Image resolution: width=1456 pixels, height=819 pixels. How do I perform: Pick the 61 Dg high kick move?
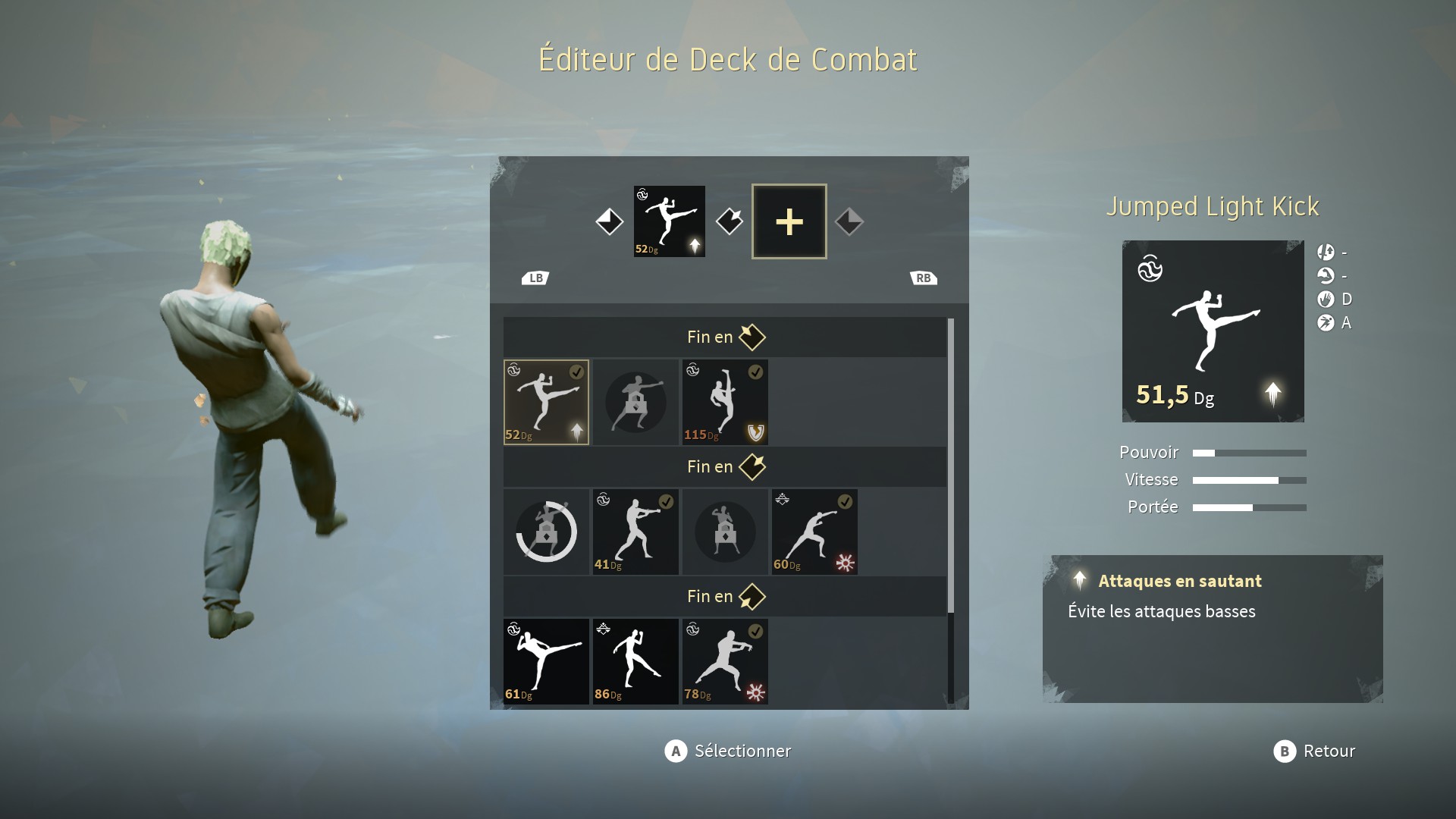(546, 661)
